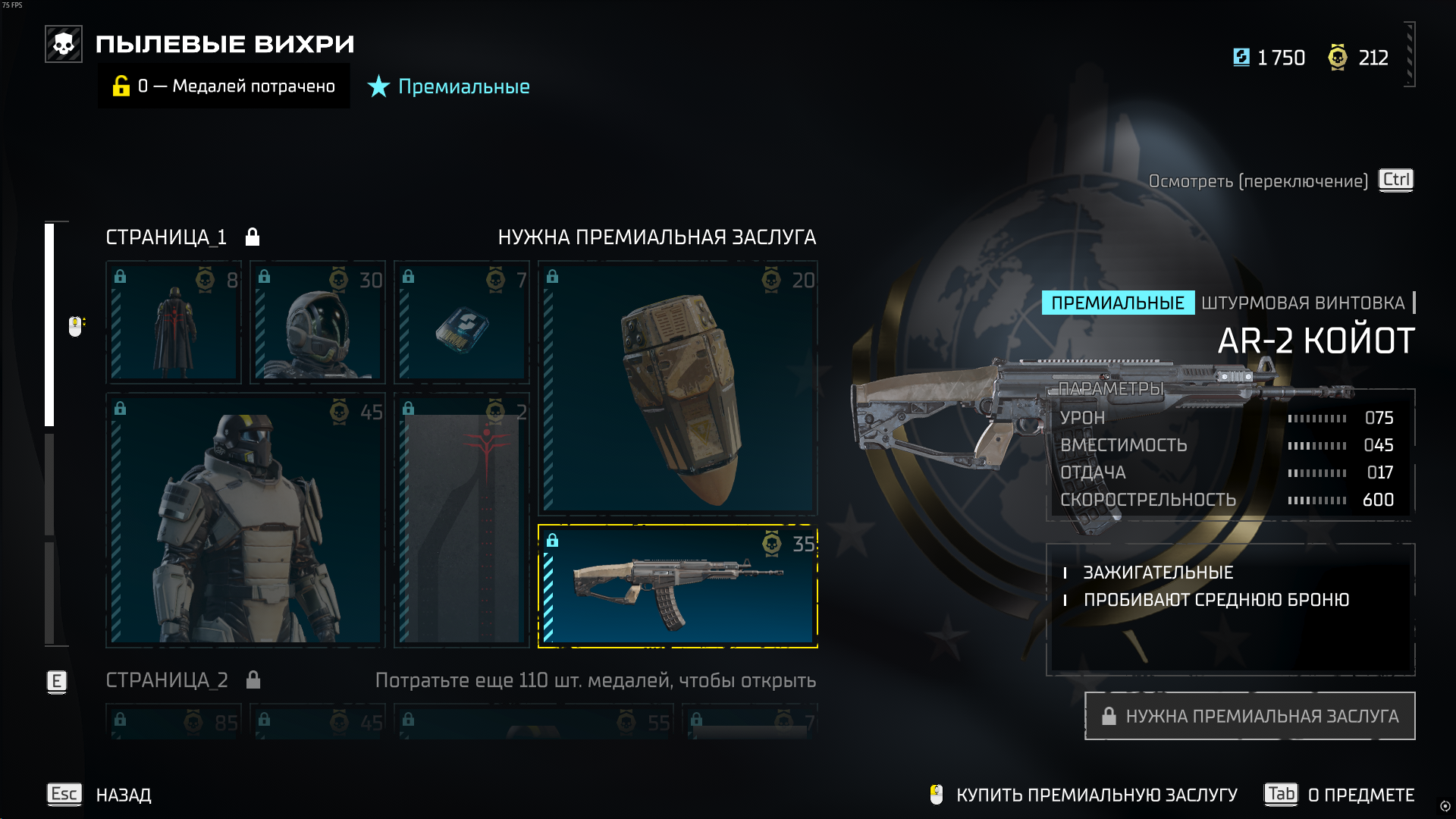This screenshot has height=819, width=1456.
Task: Select the helmet item costing 30 medals
Action: (x=318, y=322)
